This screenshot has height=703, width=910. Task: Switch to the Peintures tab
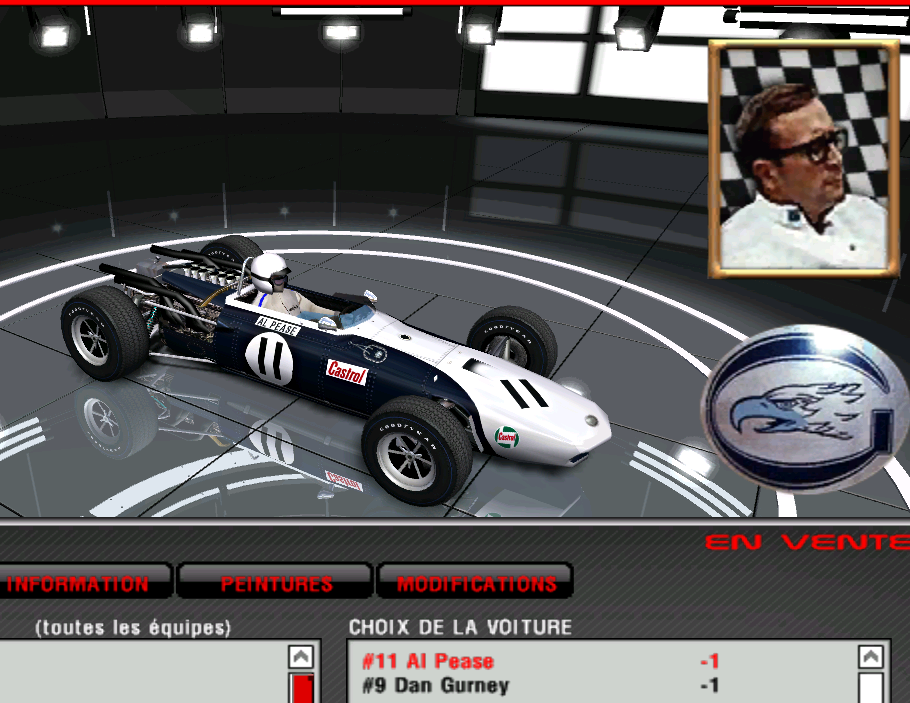point(276,583)
